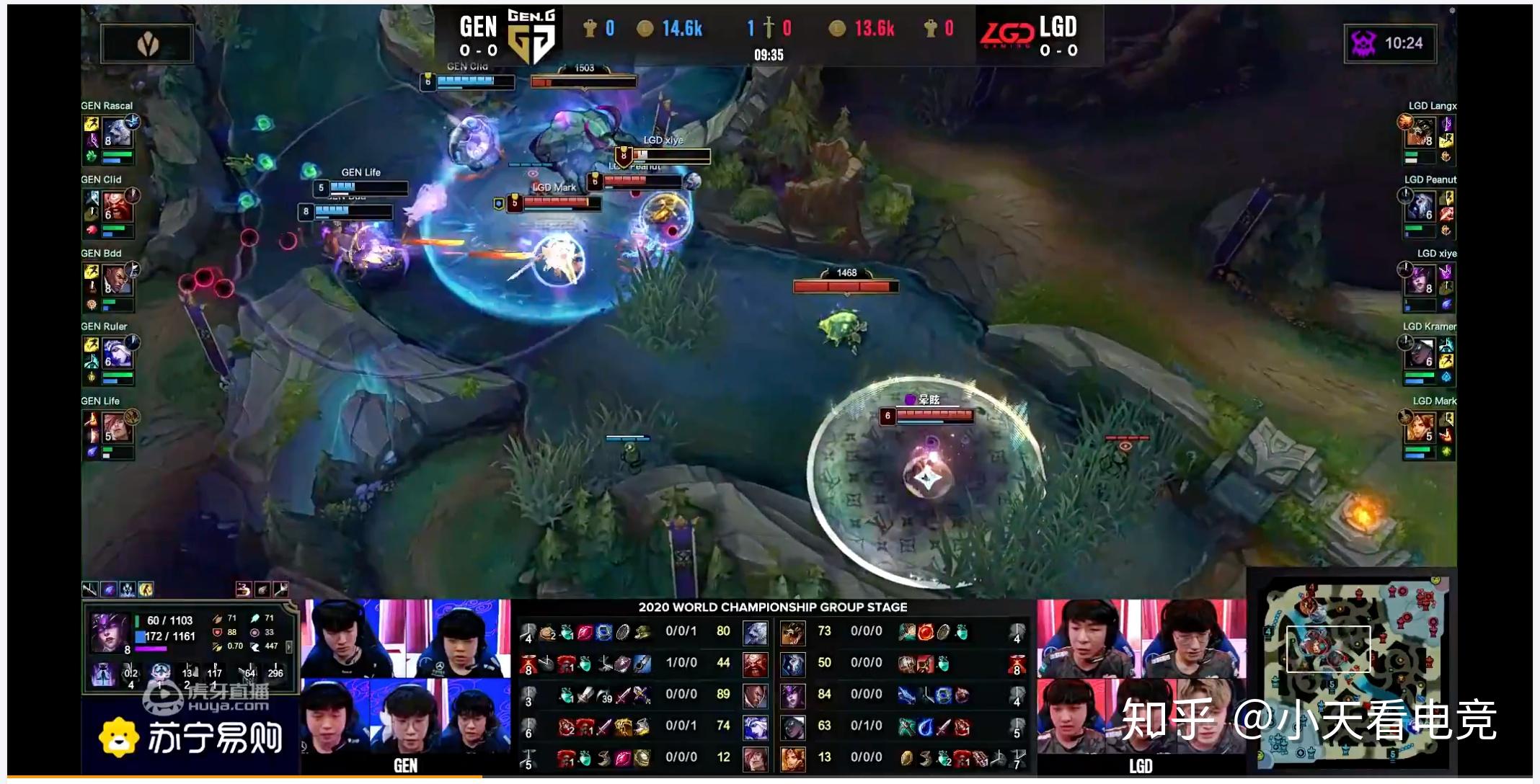The height and width of the screenshot is (784, 1540).
Task: Click the attack damage icon showing 71
Action: tap(217, 618)
